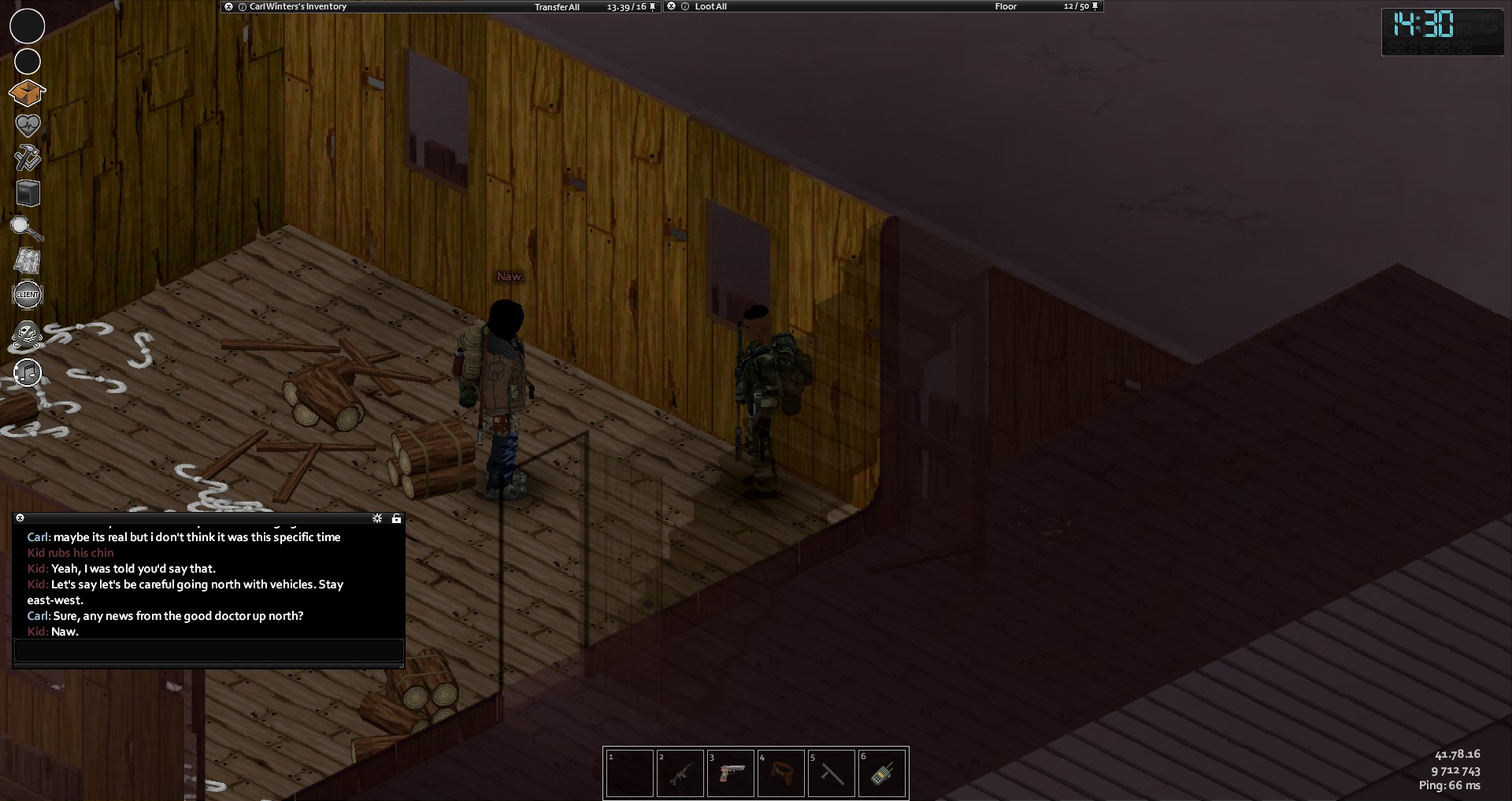1512x801 pixels.
Task: Loot All items from the floor
Action: pyautogui.click(x=710, y=6)
